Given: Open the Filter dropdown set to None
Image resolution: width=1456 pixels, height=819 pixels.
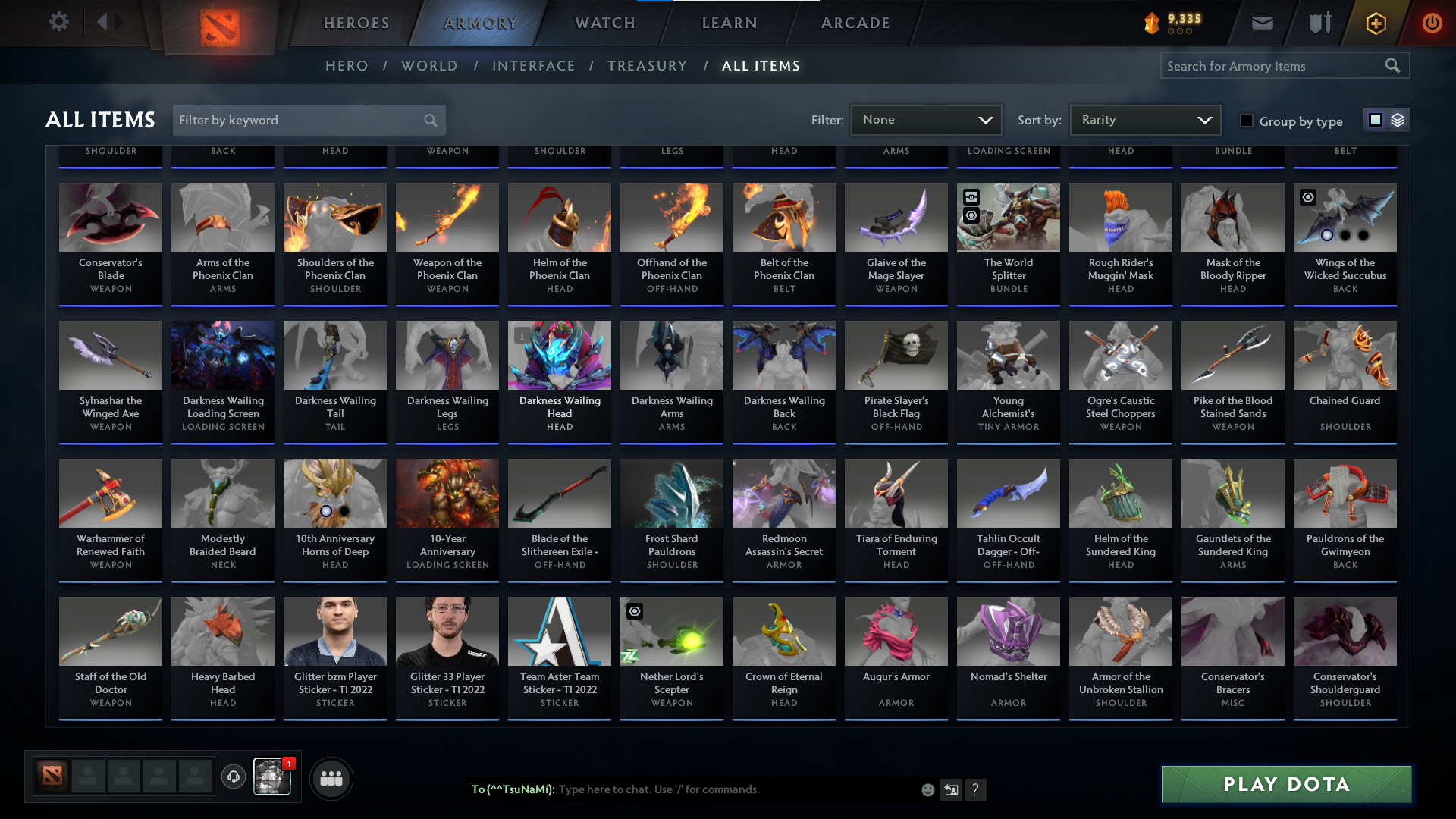Looking at the screenshot, I should pos(925,120).
